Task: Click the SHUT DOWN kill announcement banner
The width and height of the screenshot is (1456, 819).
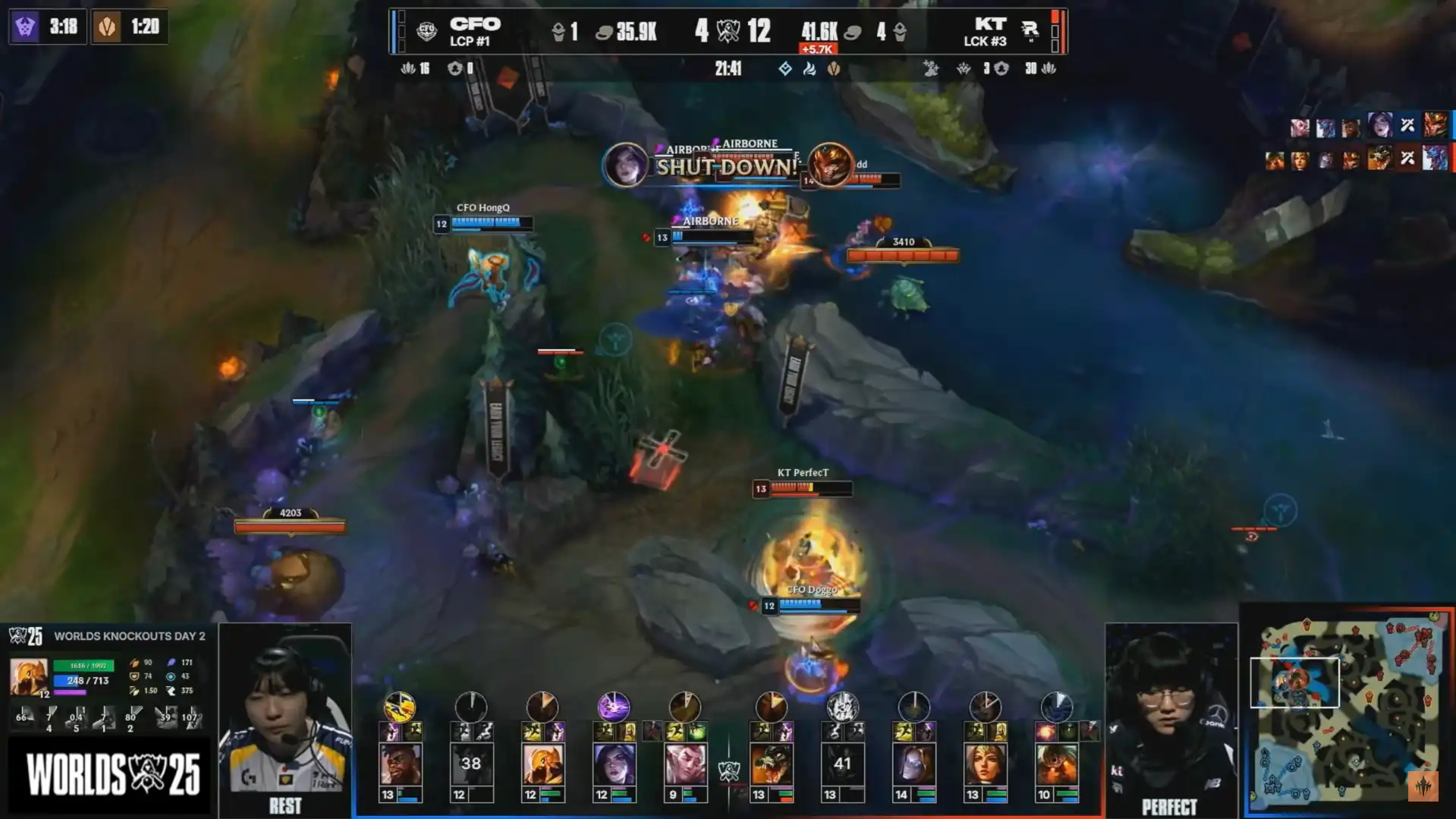Action: click(727, 166)
